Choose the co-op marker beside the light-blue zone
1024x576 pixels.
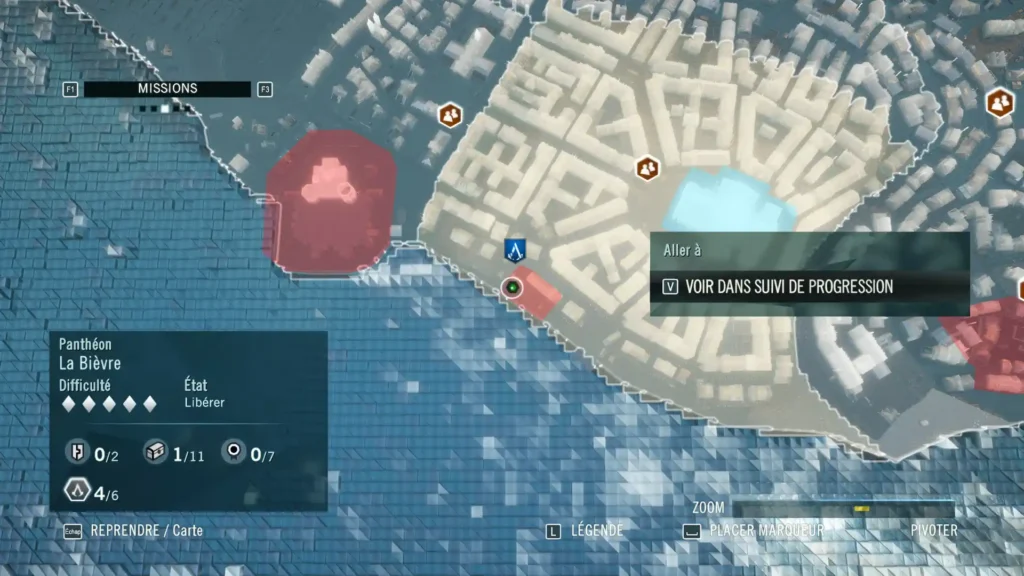648,167
